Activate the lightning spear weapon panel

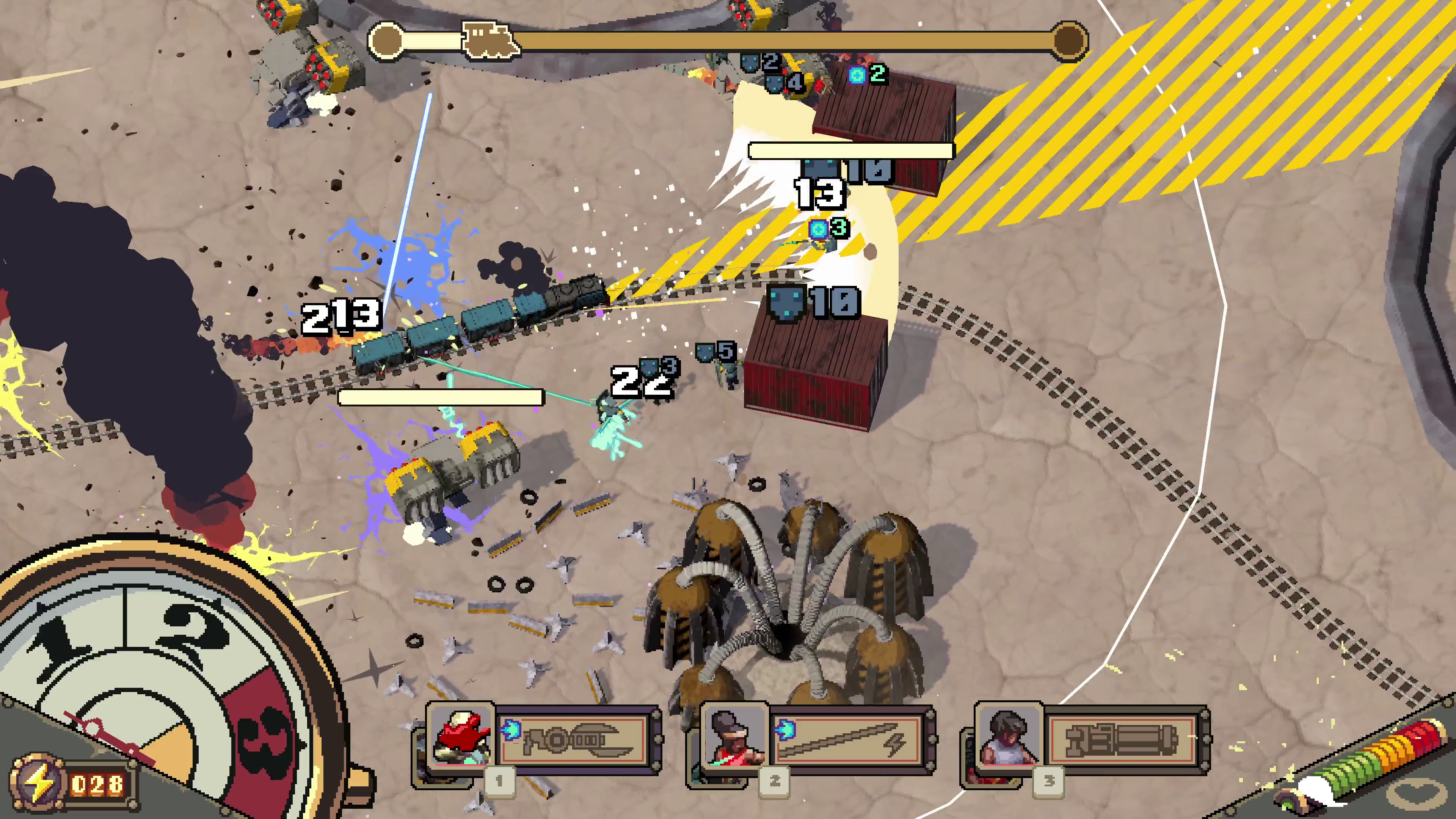point(848,739)
